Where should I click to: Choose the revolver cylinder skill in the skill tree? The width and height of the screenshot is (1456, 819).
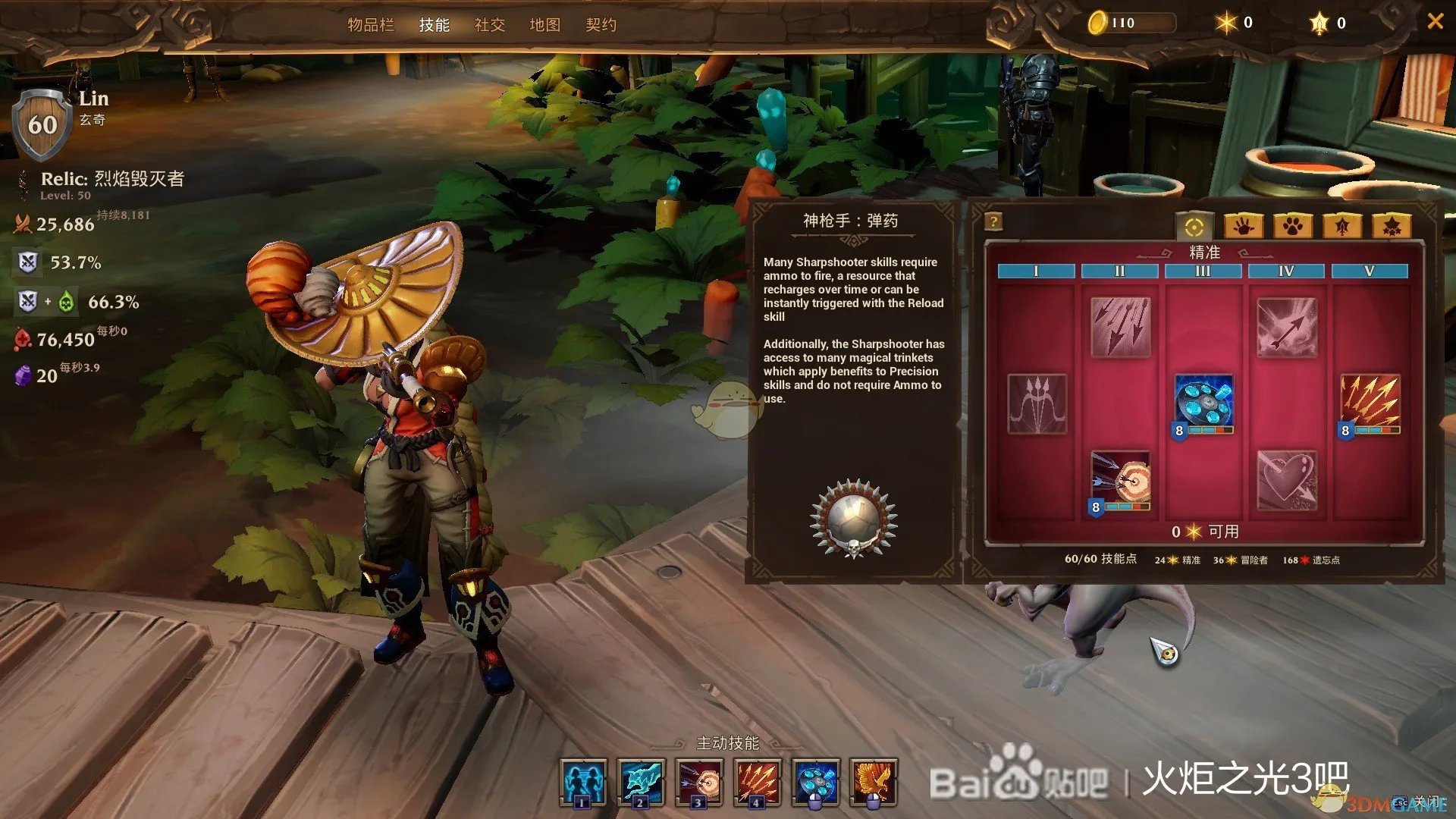[x=1203, y=402]
